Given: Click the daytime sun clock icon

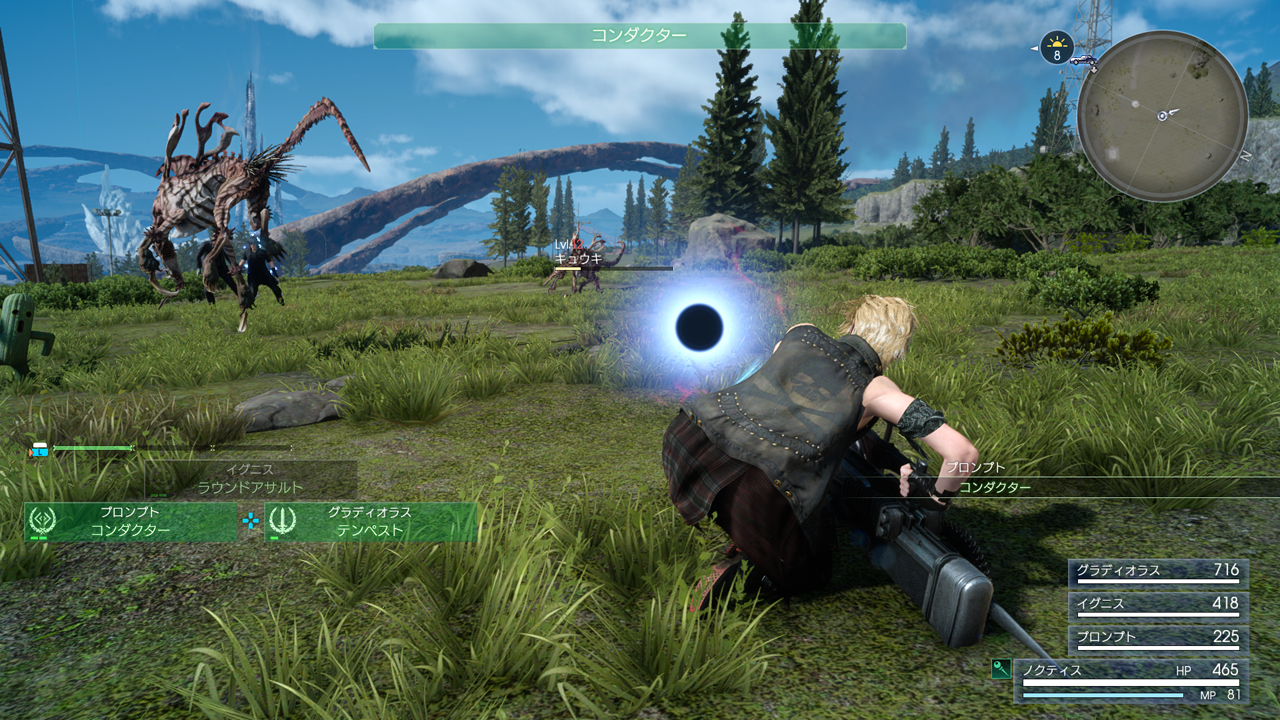Looking at the screenshot, I should click(x=1056, y=47).
